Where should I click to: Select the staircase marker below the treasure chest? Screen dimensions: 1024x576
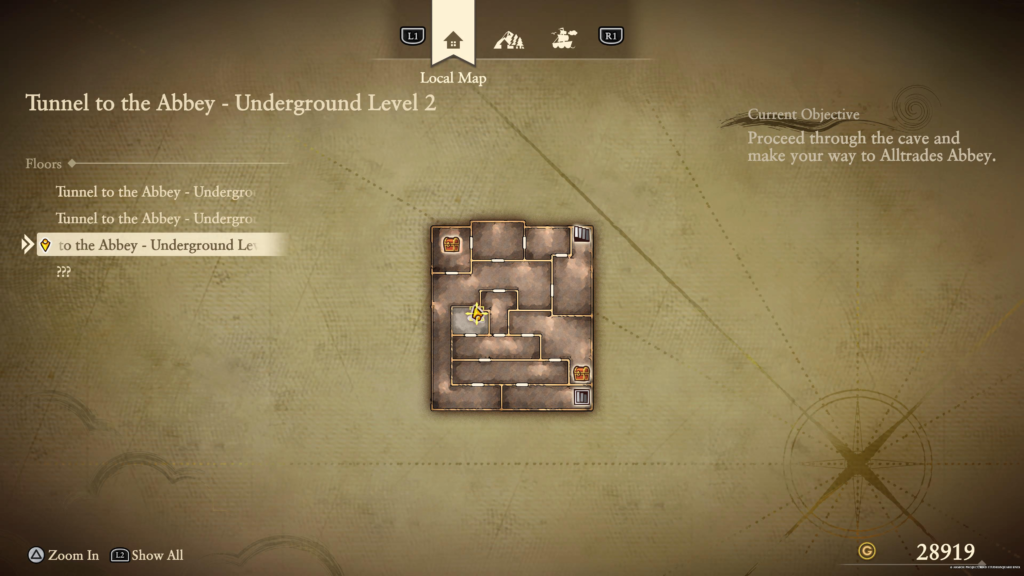[581, 397]
